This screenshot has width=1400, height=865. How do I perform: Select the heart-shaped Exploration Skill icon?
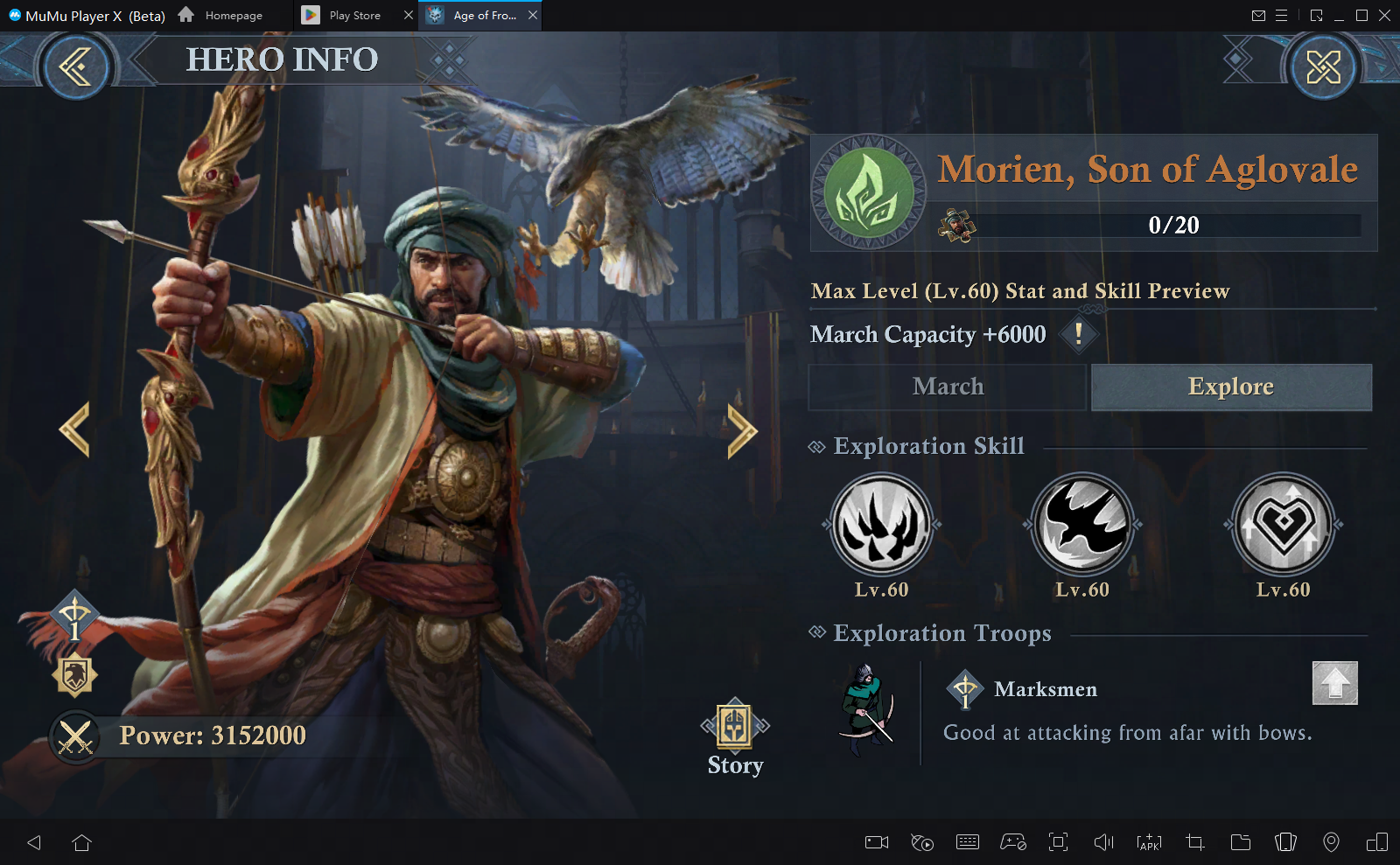pos(1281,525)
